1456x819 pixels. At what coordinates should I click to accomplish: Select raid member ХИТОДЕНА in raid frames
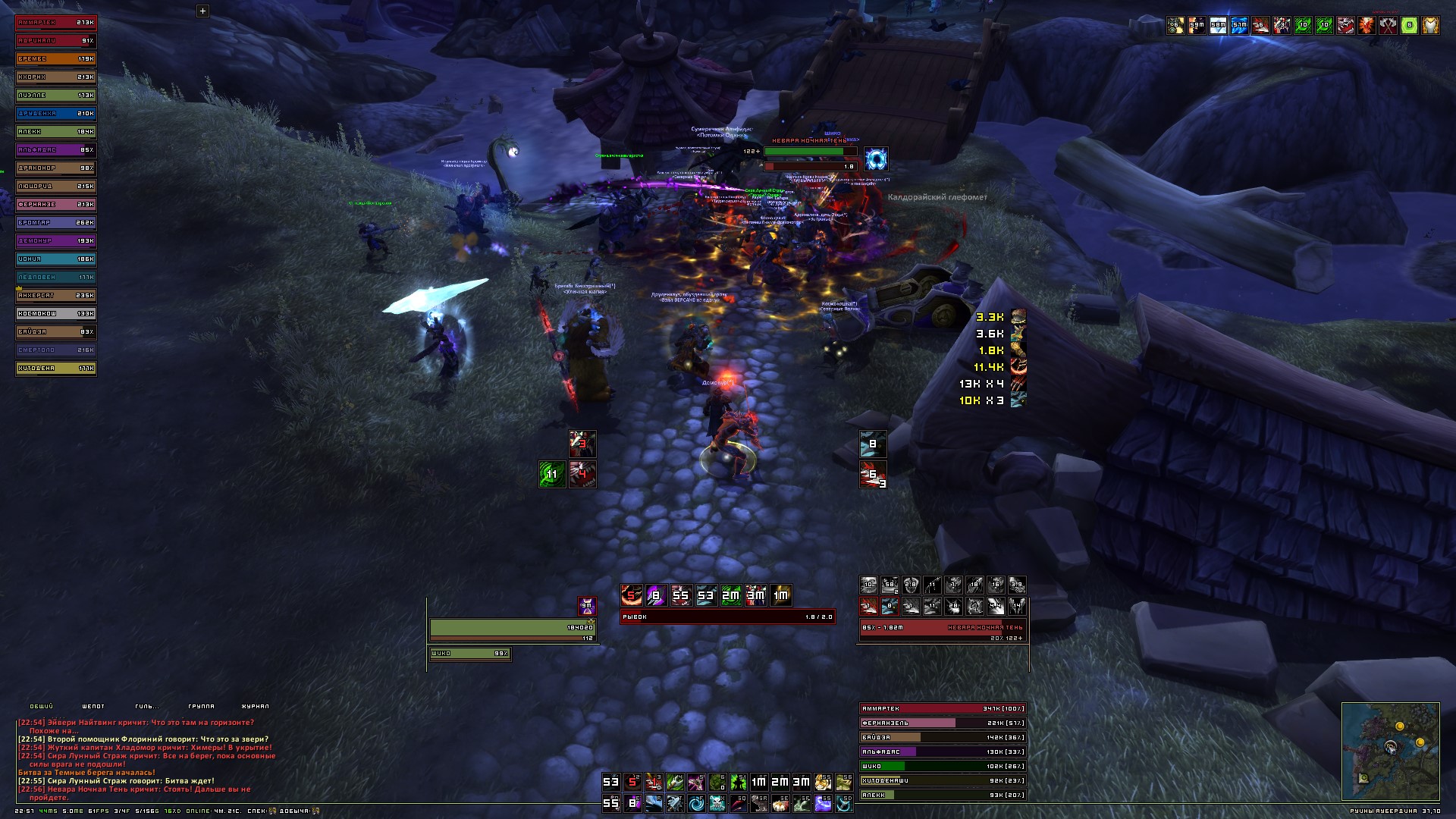56,369
